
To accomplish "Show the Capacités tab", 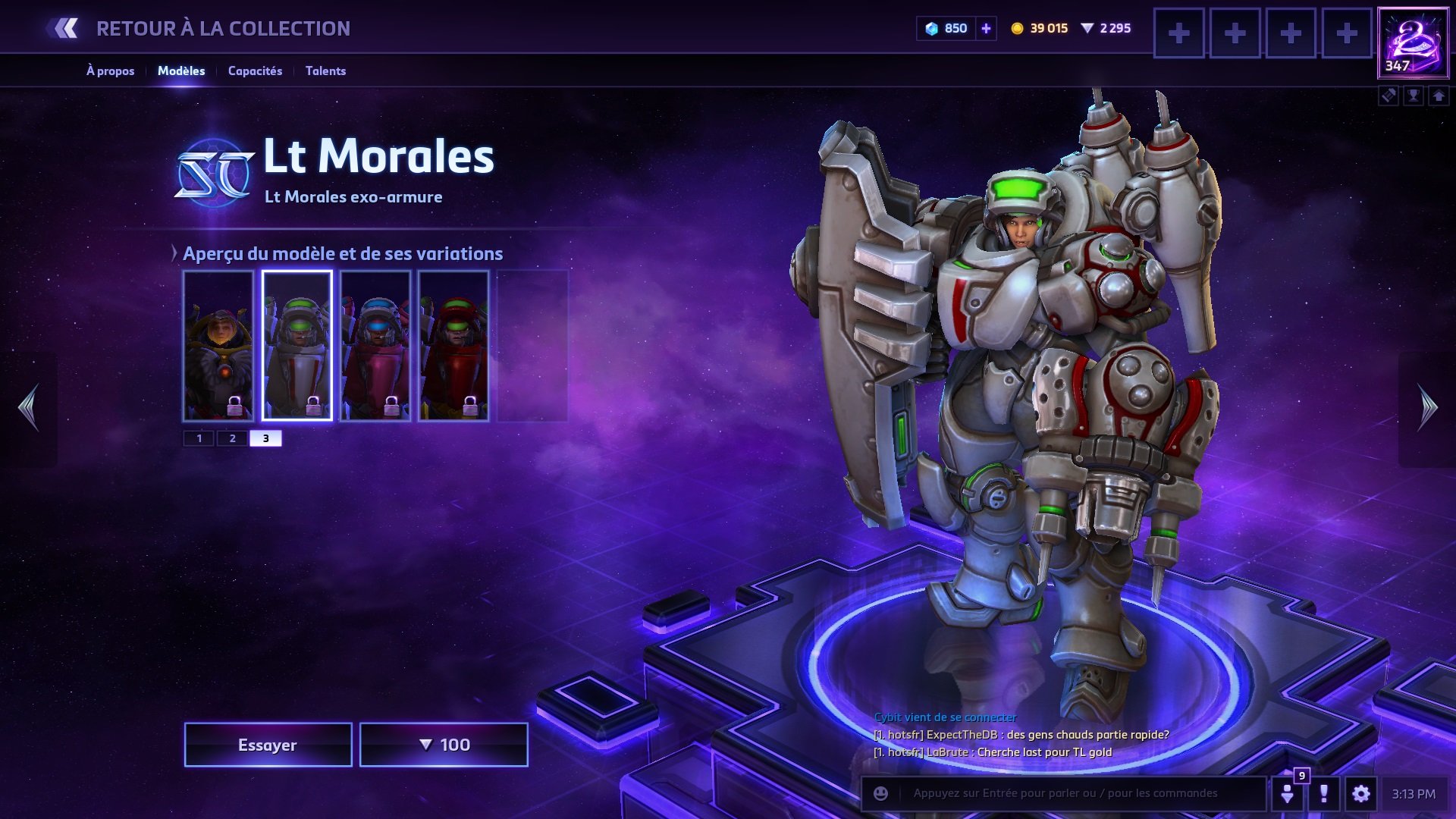I will (x=255, y=71).
